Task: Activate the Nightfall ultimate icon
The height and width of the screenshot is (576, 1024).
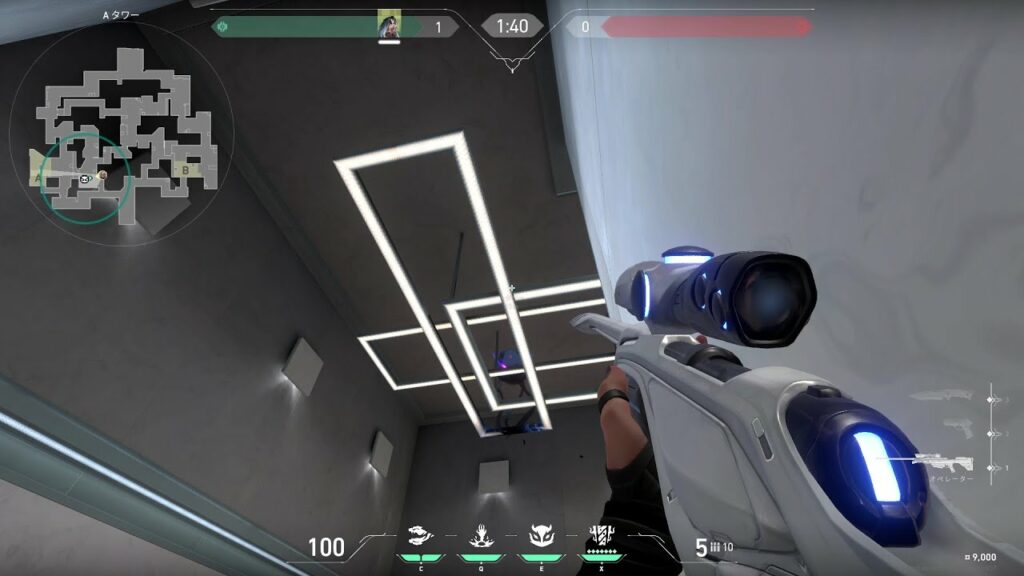Action: [x=601, y=534]
